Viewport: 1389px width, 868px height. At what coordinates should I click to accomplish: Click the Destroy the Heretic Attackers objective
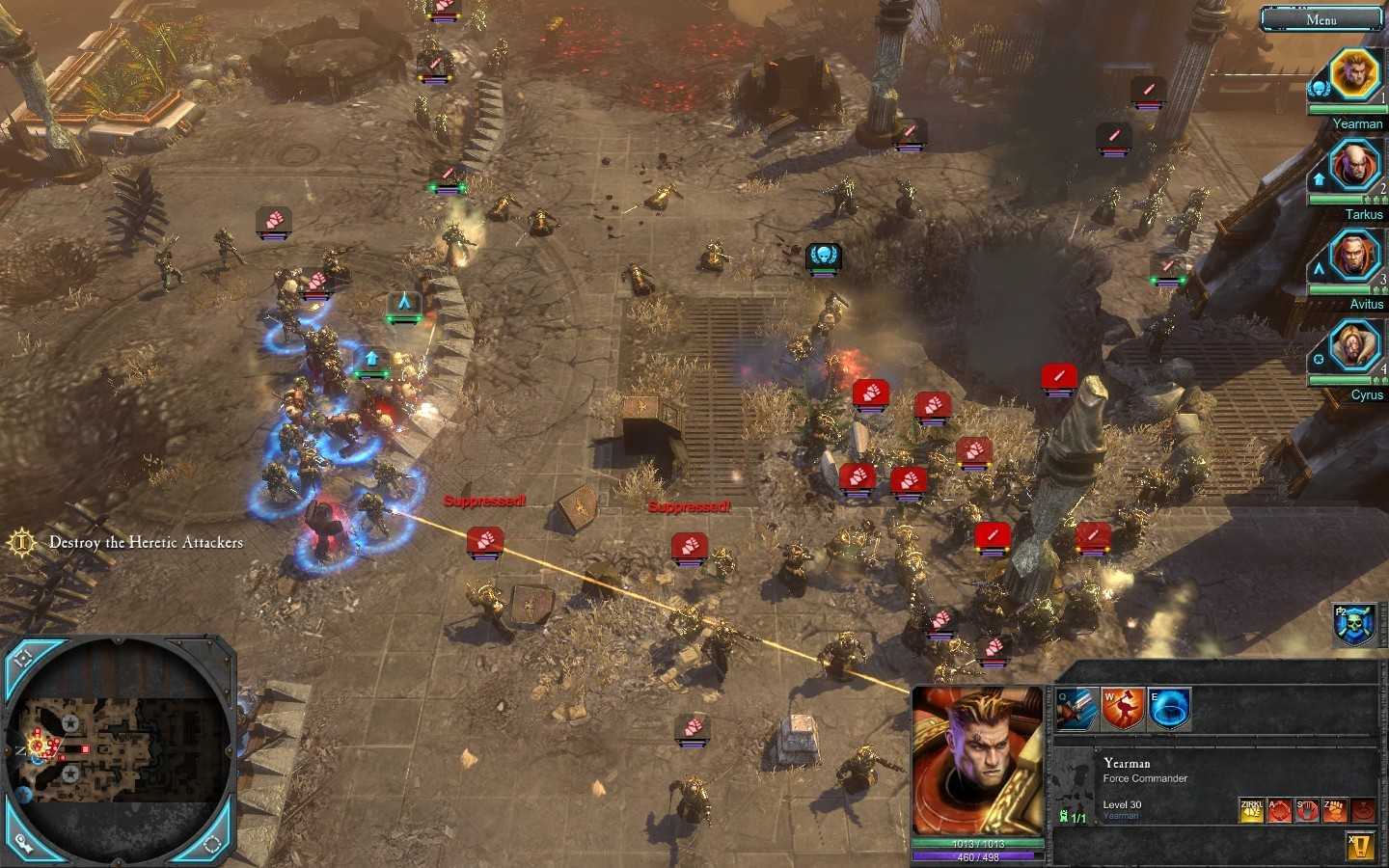pyautogui.click(x=145, y=542)
